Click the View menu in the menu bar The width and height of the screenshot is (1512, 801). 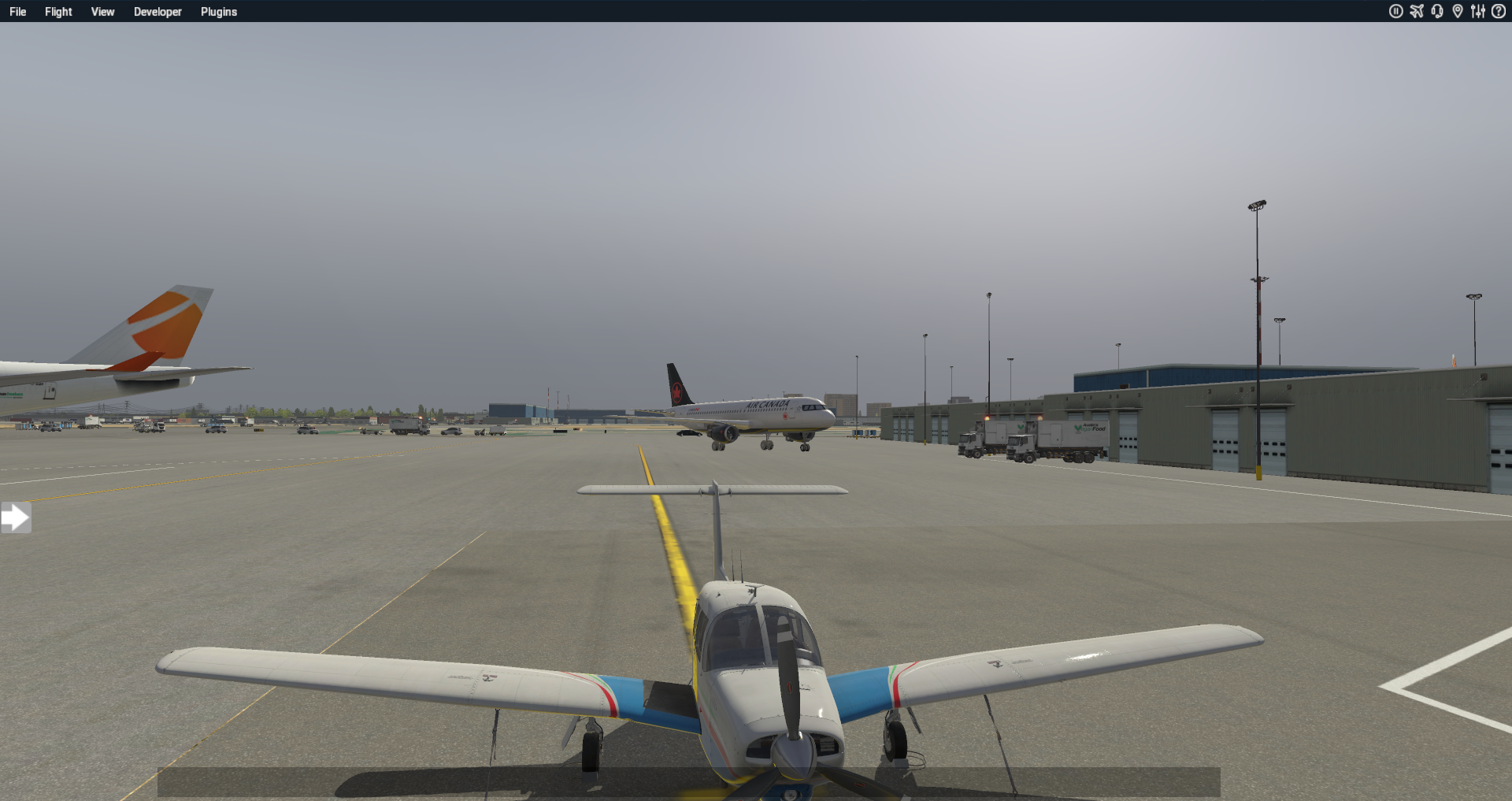(x=102, y=11)
